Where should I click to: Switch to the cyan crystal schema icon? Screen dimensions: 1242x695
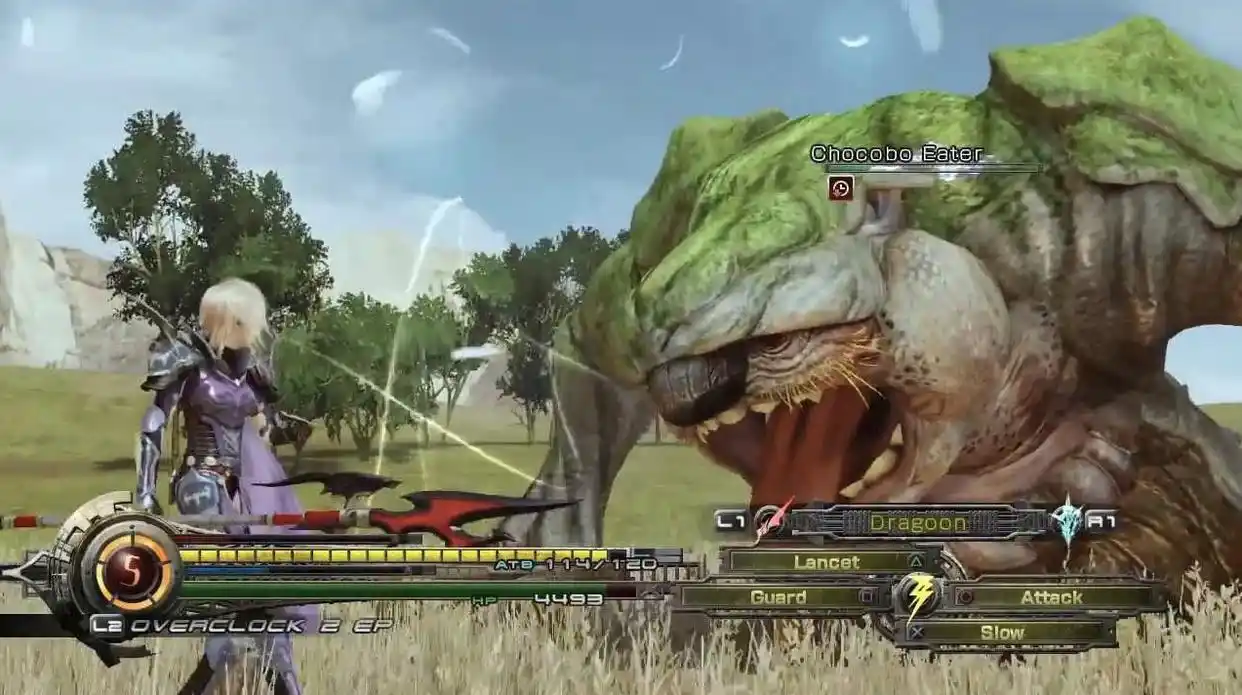click(1066, 520)
